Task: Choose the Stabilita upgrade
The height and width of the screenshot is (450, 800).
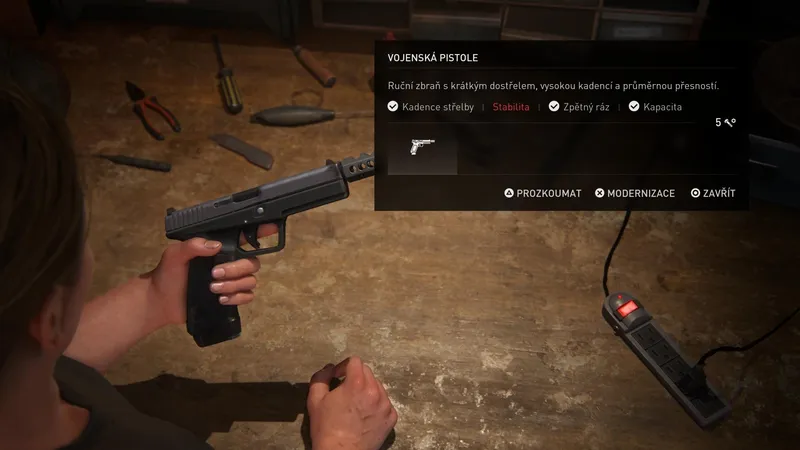Action: click(510, 107)
